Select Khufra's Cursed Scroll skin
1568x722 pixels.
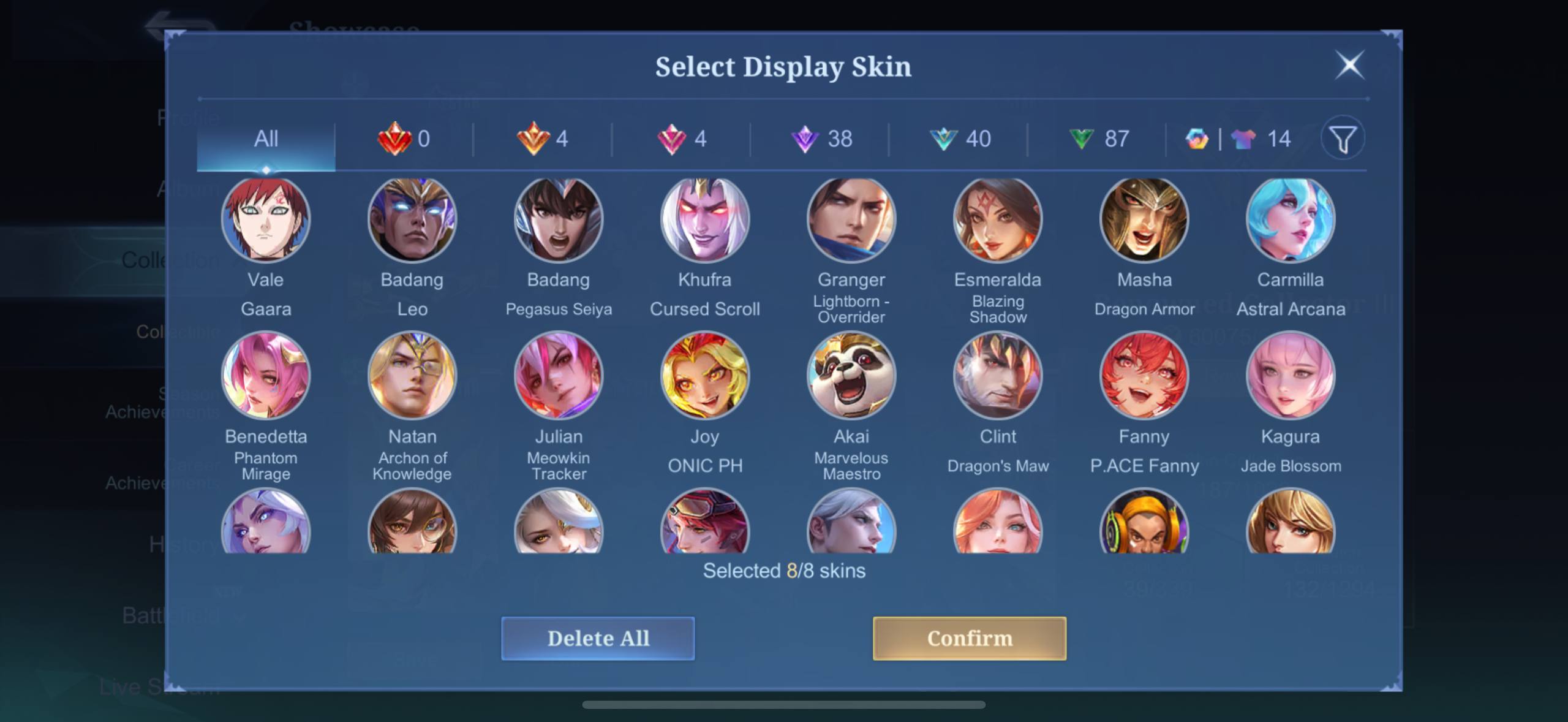click(x=705, y=219)
